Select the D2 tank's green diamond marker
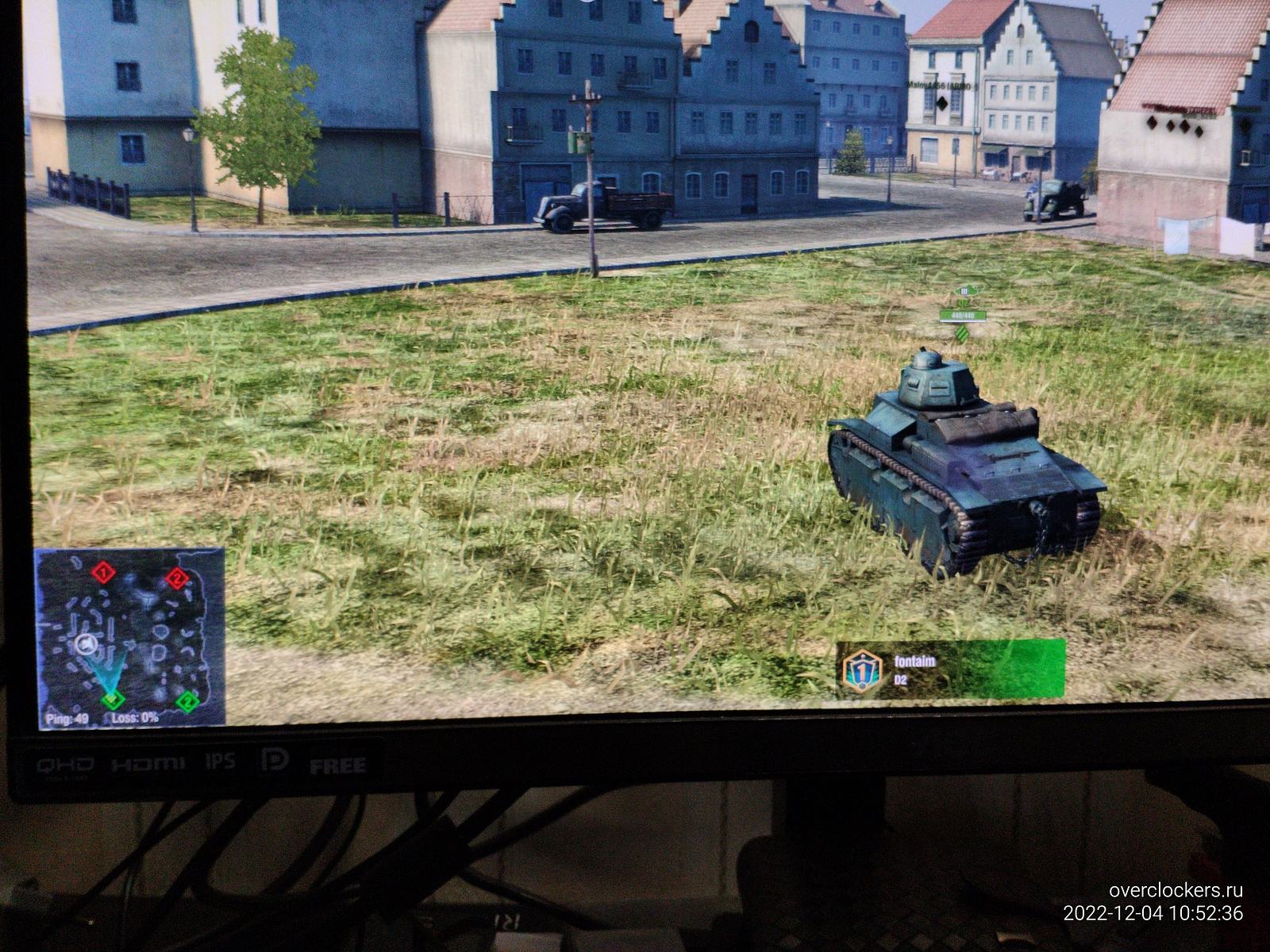The width and height of the screenshot is (1270, 952). pos(962,336)
